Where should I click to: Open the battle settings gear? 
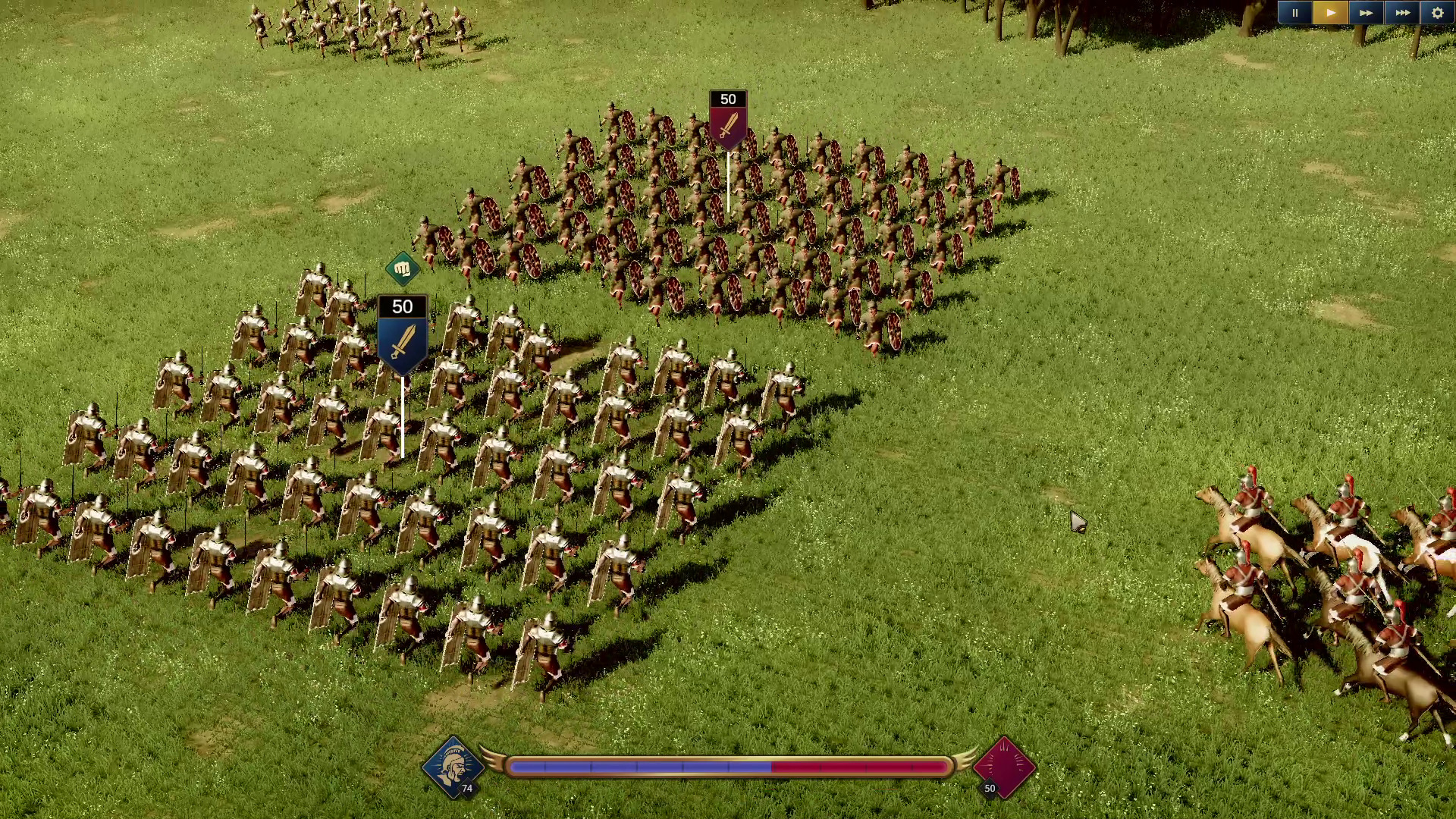tap(1436, 13)
